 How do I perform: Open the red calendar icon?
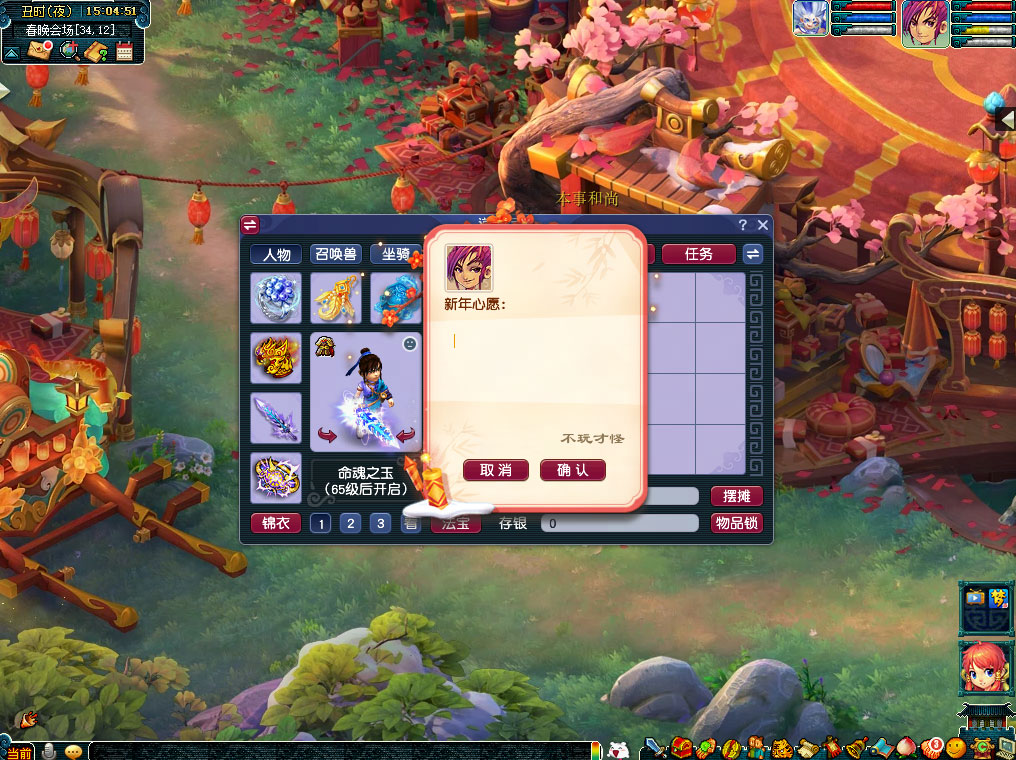125,51
